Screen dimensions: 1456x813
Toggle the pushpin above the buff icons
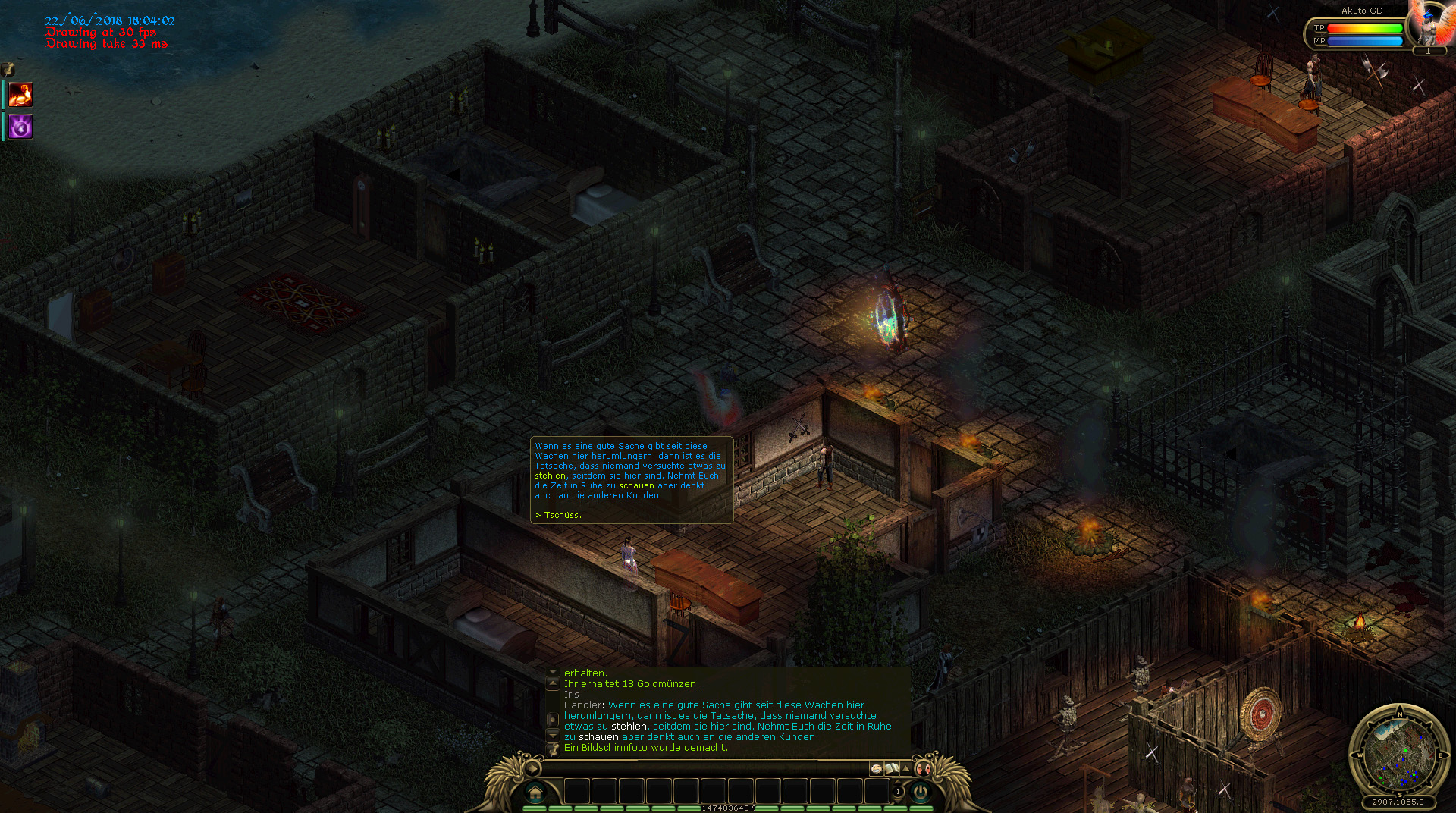coord(8,69)
